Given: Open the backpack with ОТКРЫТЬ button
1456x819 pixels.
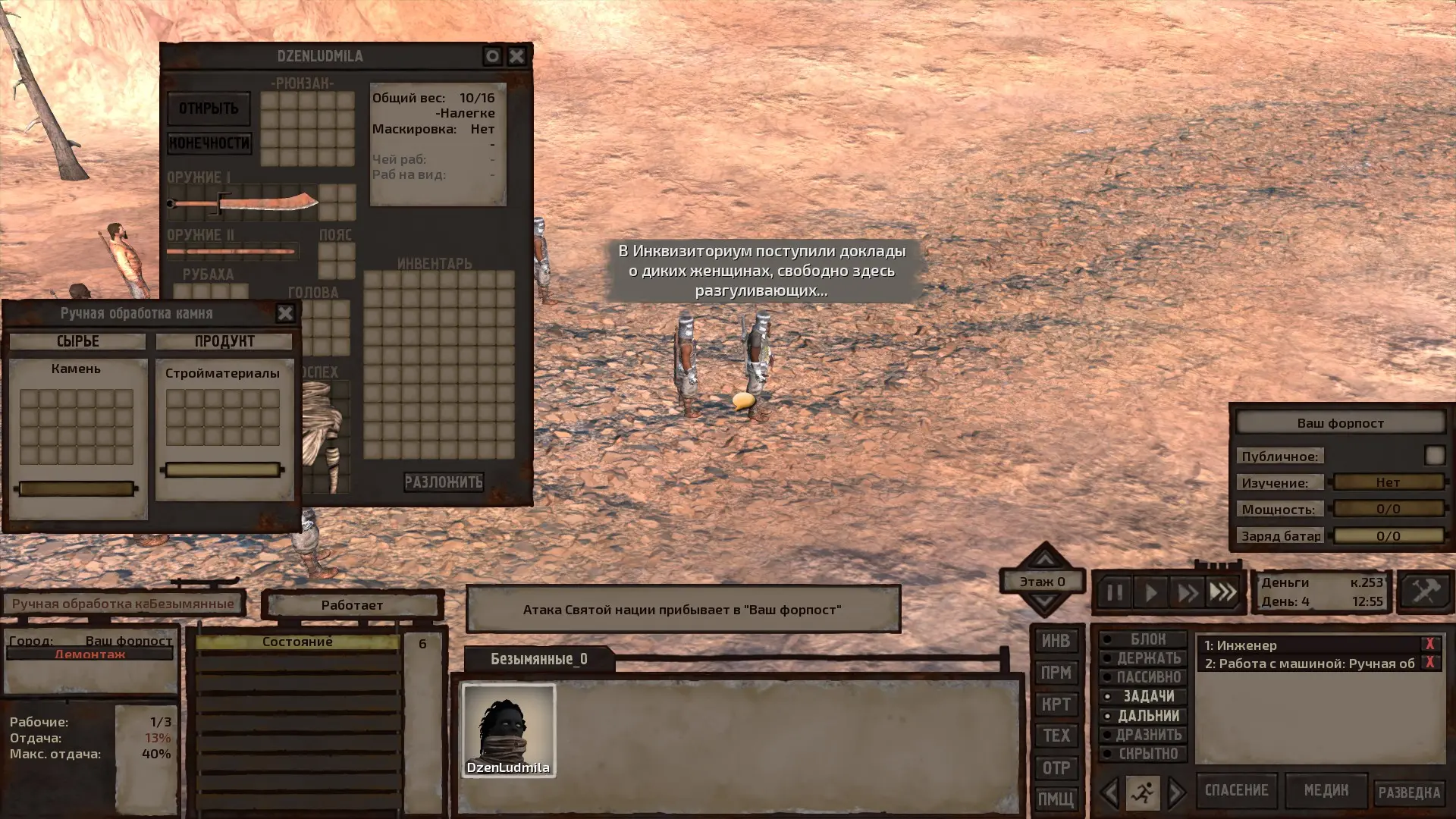Looking at the screenshot, I should (209, 108).
